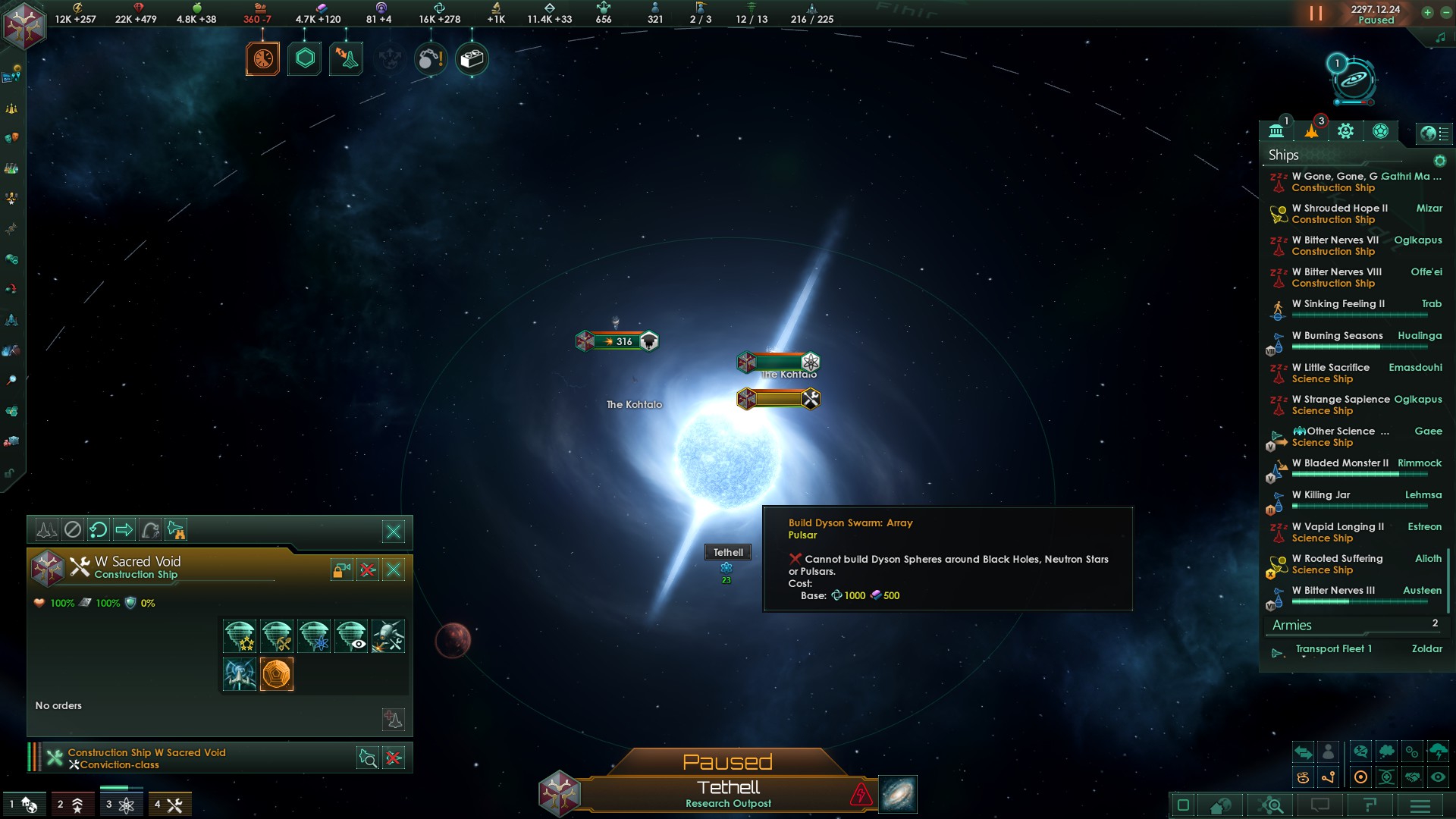Click the Tethell system name label

(x=728, y=553)
